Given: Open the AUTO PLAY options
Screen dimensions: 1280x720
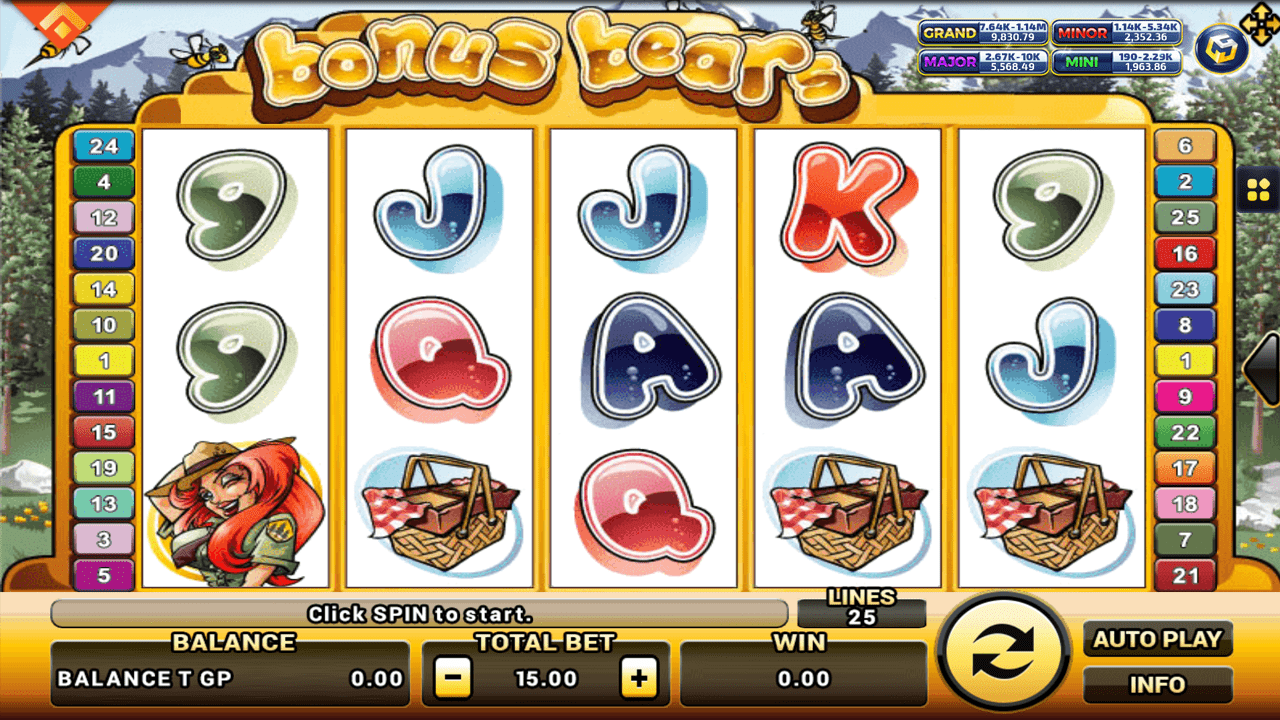Looking at the screenshot, I should pyautogui.click(x=1157, y=639).
